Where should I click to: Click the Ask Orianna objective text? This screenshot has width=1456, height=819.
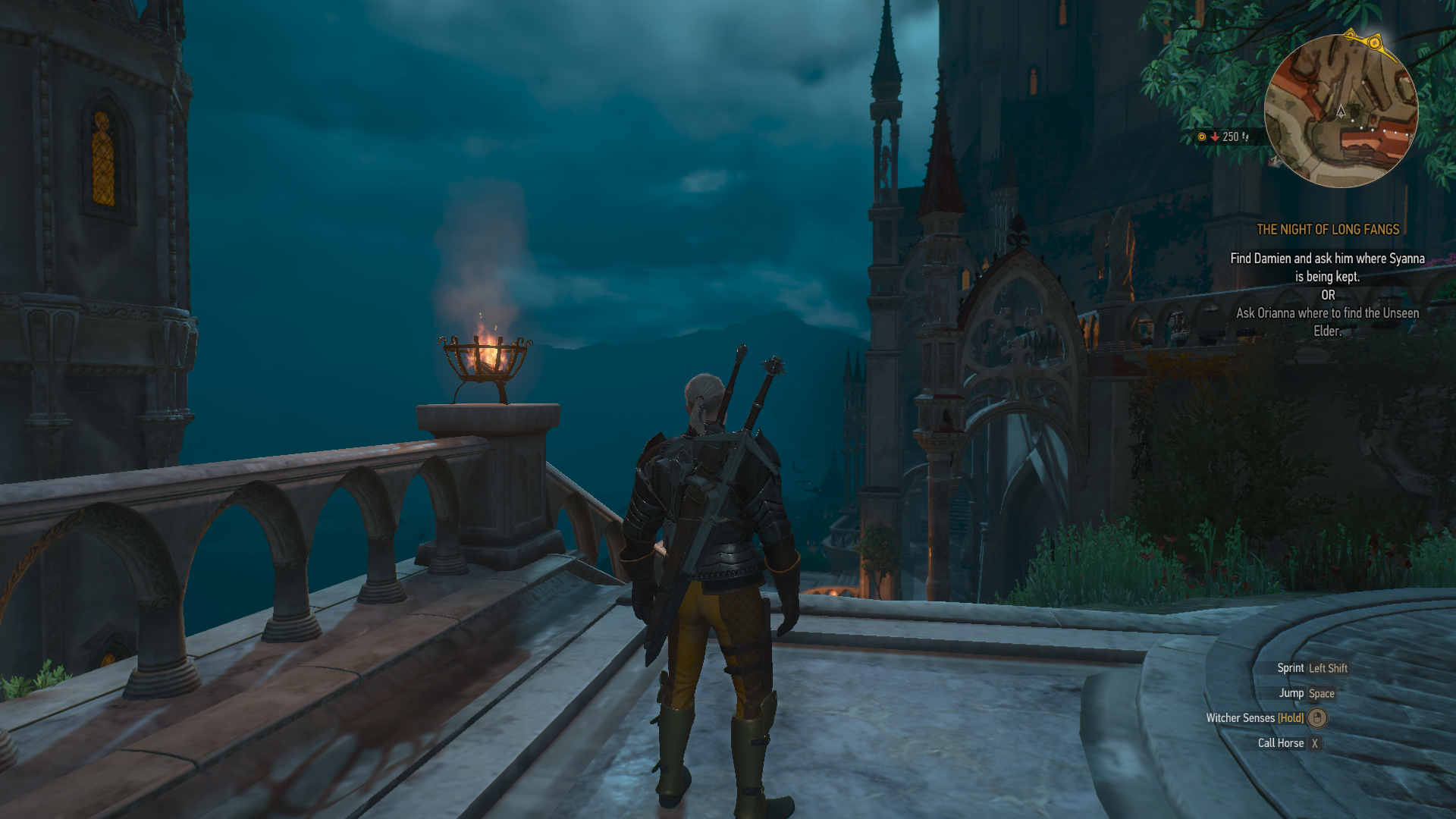(x=1327, y=322)
